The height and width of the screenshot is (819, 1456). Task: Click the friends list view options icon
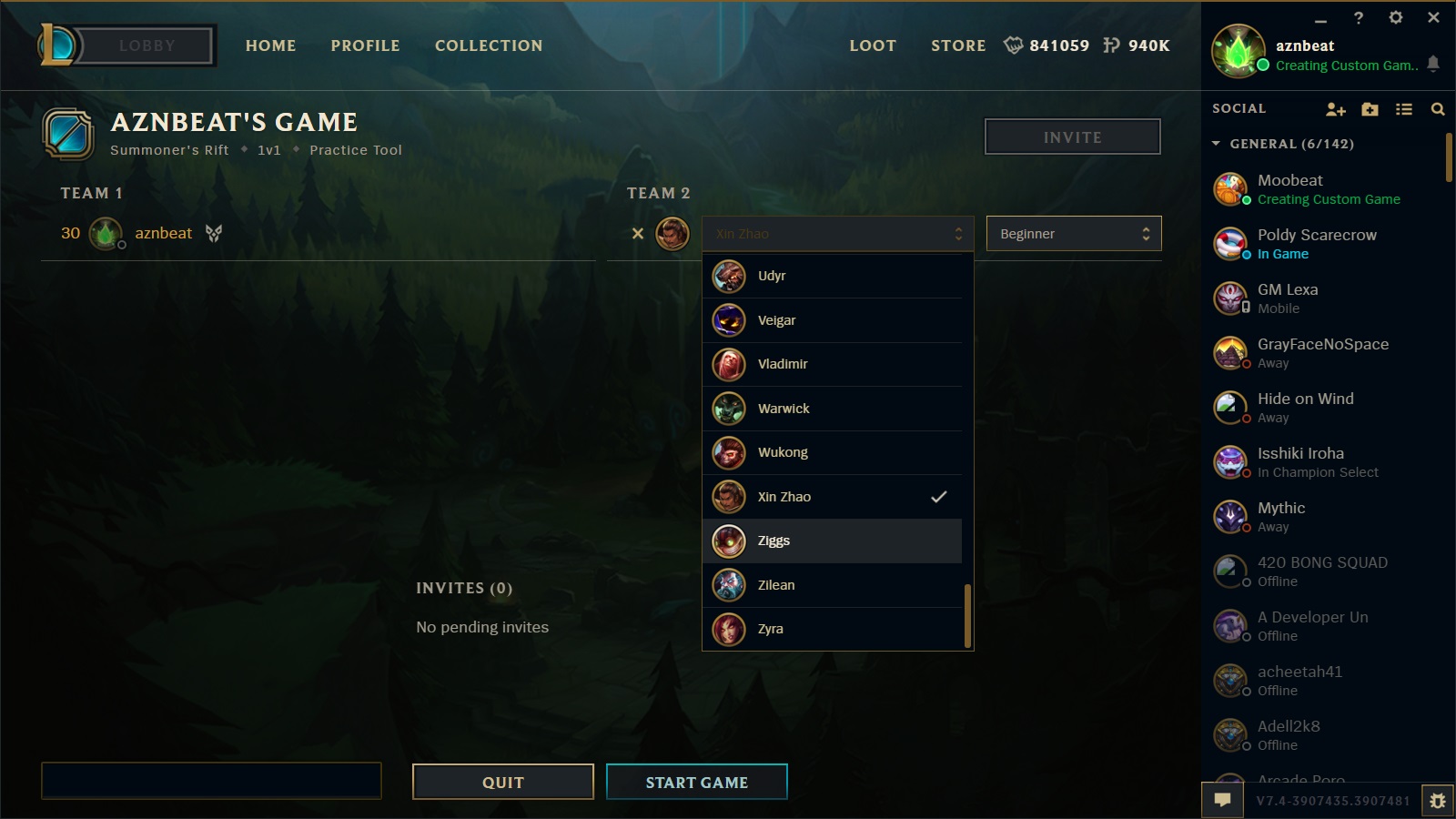(x=1404, y=108)
